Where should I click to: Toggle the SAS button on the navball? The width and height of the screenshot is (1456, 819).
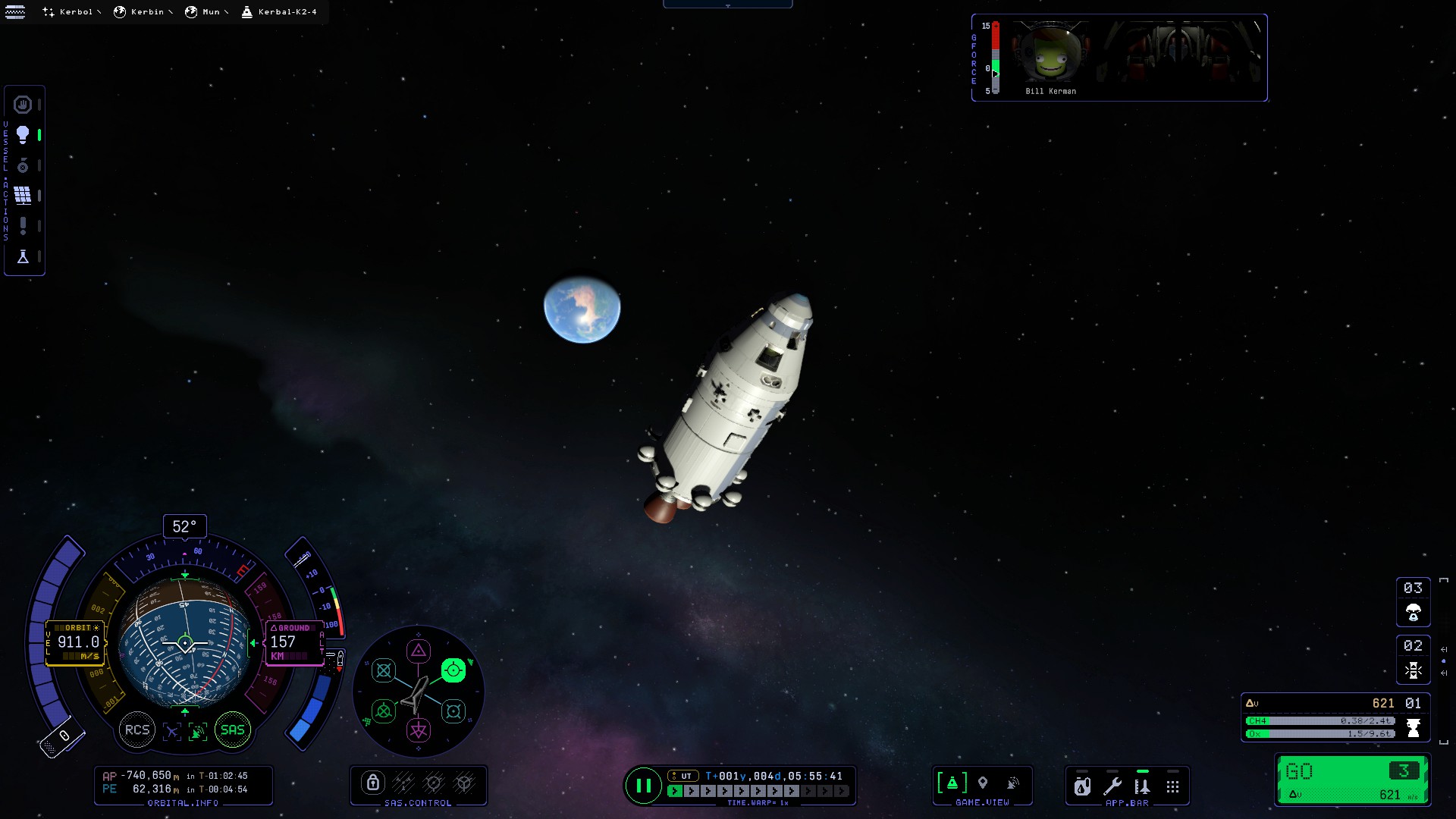(x=232, y=730)
